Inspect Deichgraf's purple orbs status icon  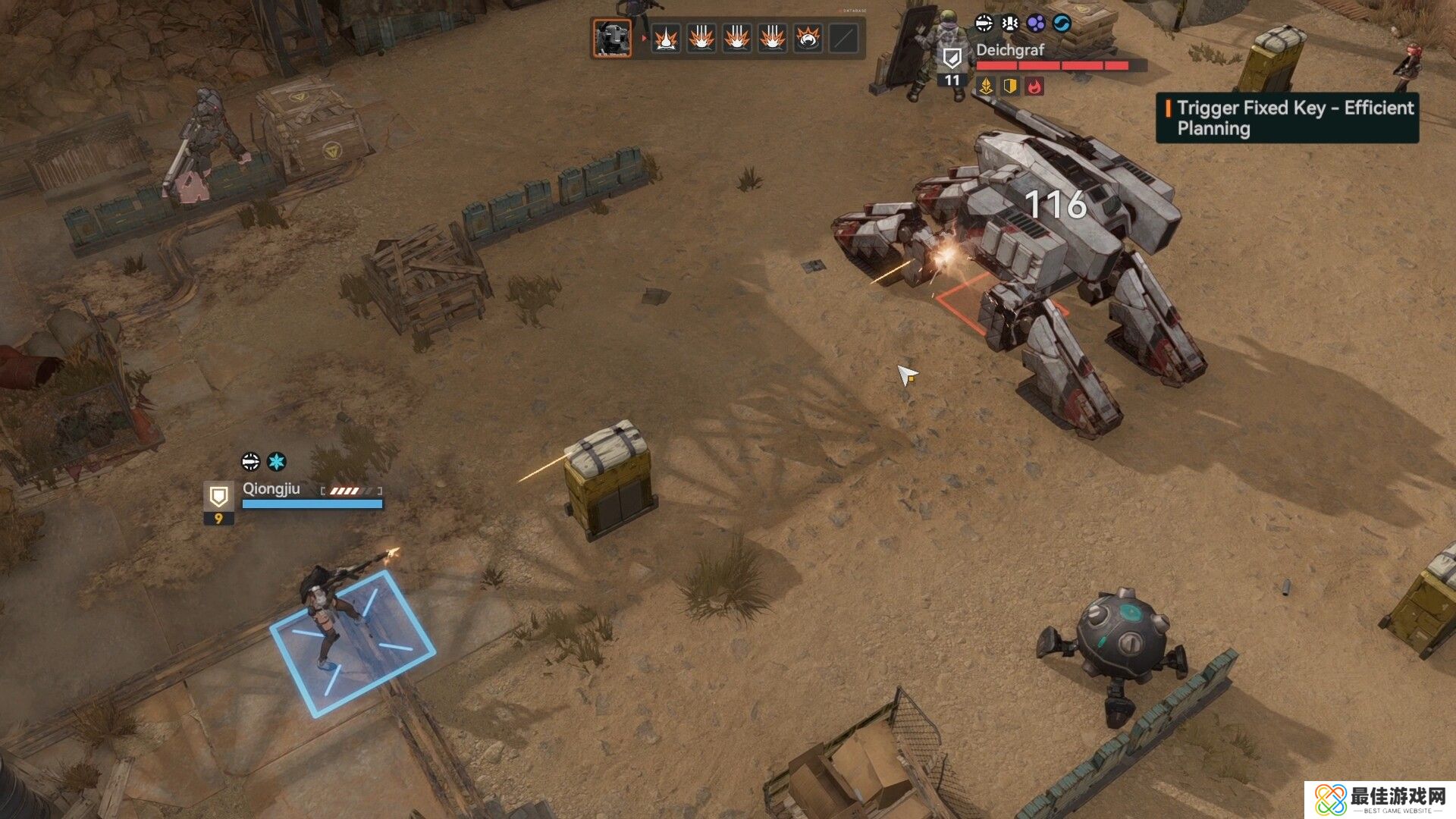(x=1036, y=24)
